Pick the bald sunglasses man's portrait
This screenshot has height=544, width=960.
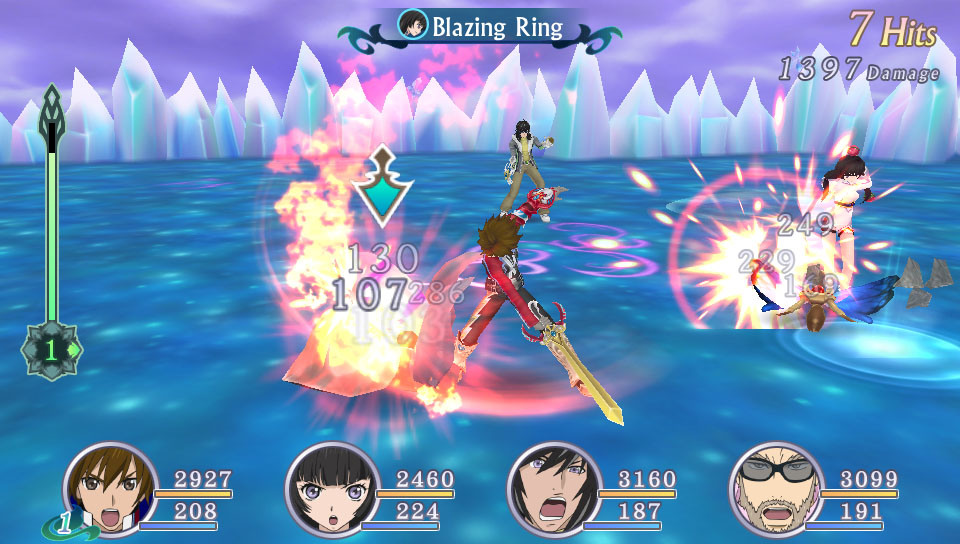tap(777, 490)
